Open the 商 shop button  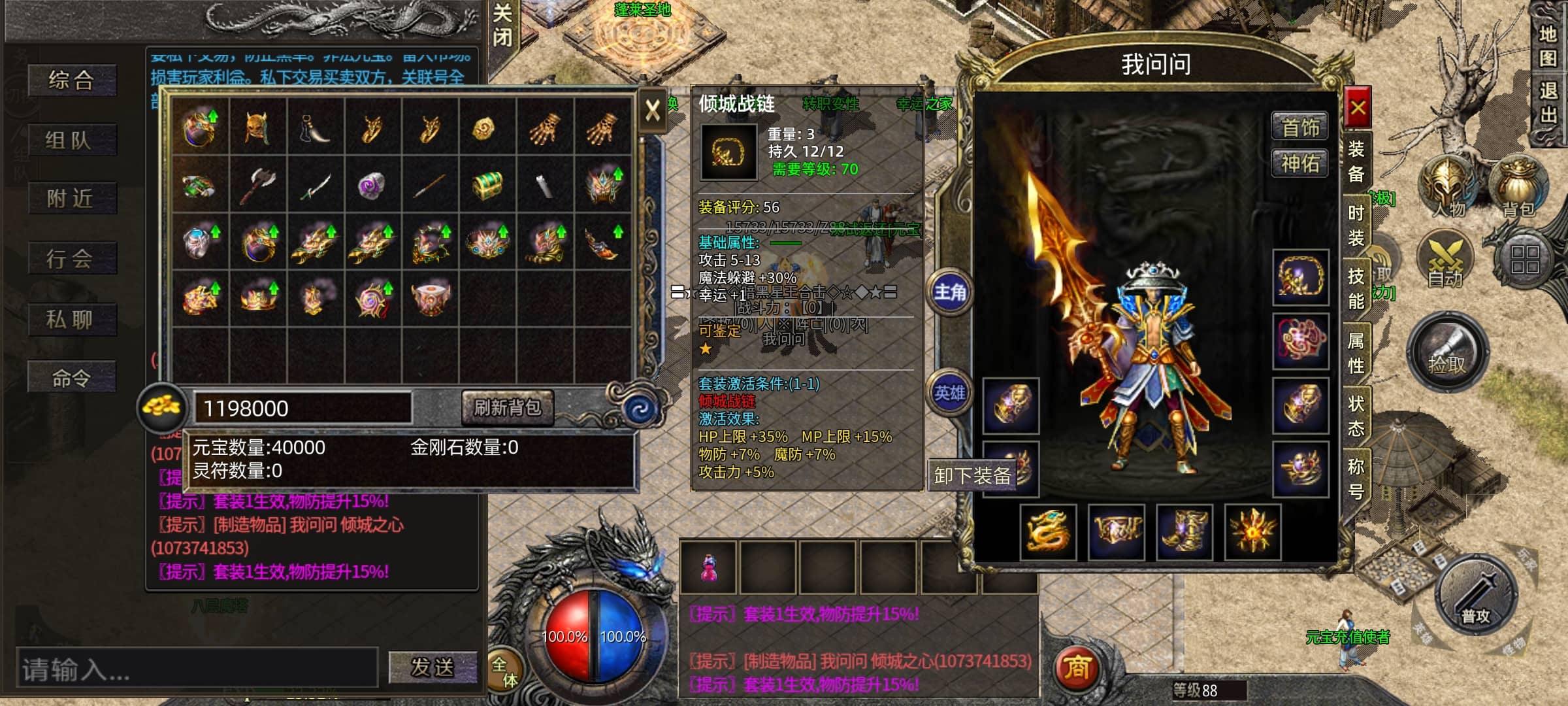[1077, 668]
